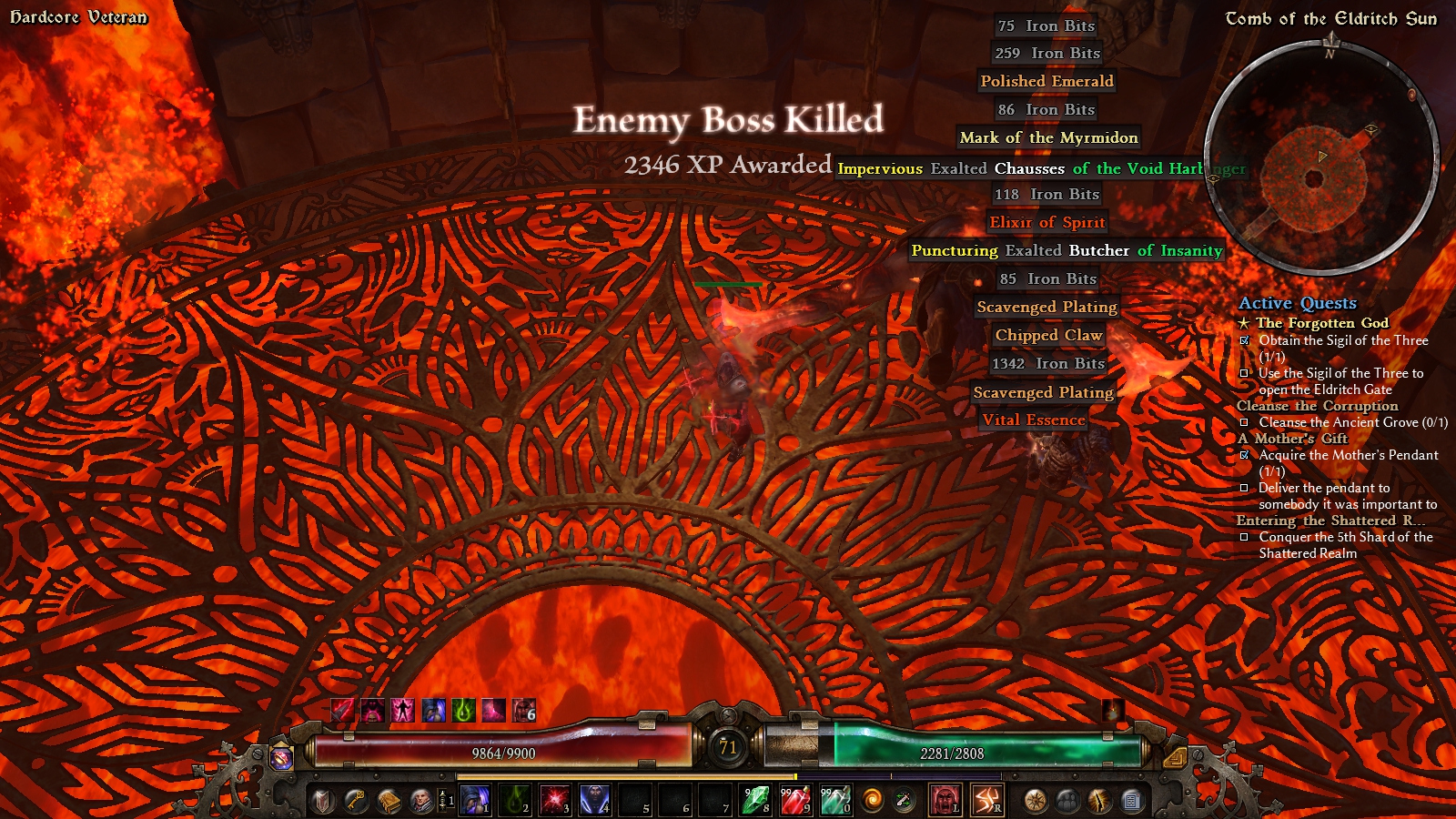
Task: Pick up the Chipped Claw
Action: click(1048, 335)
